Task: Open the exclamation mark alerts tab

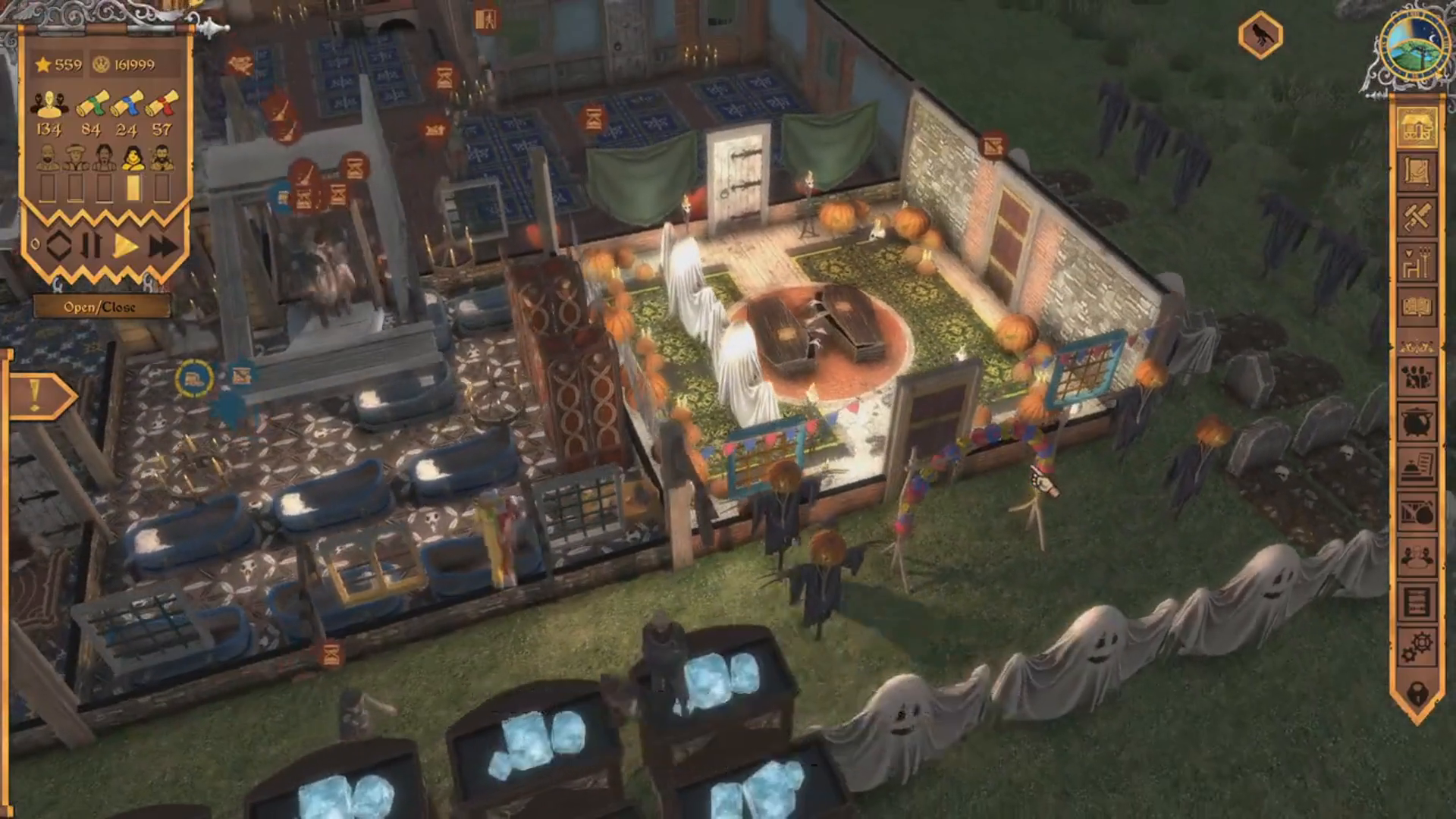Action: point(36,396)
